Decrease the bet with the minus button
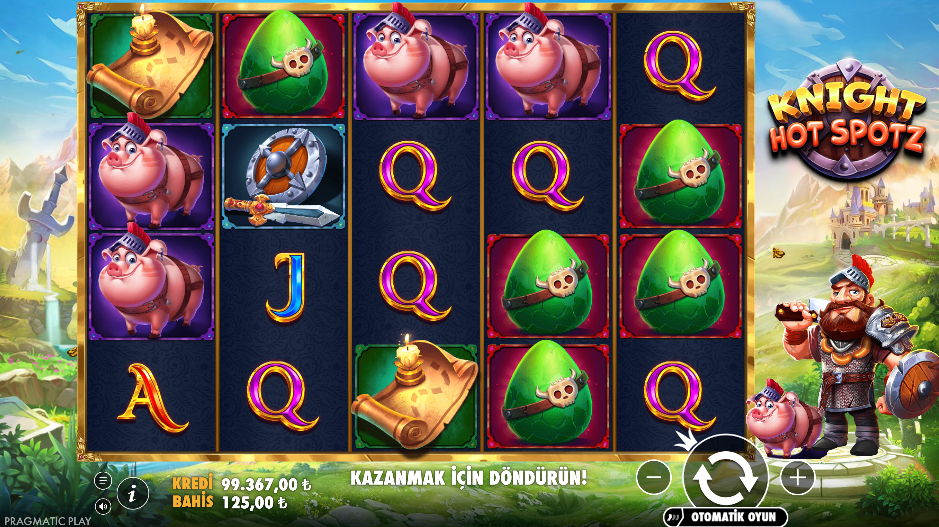939x527 pixels. click(653, 478)
